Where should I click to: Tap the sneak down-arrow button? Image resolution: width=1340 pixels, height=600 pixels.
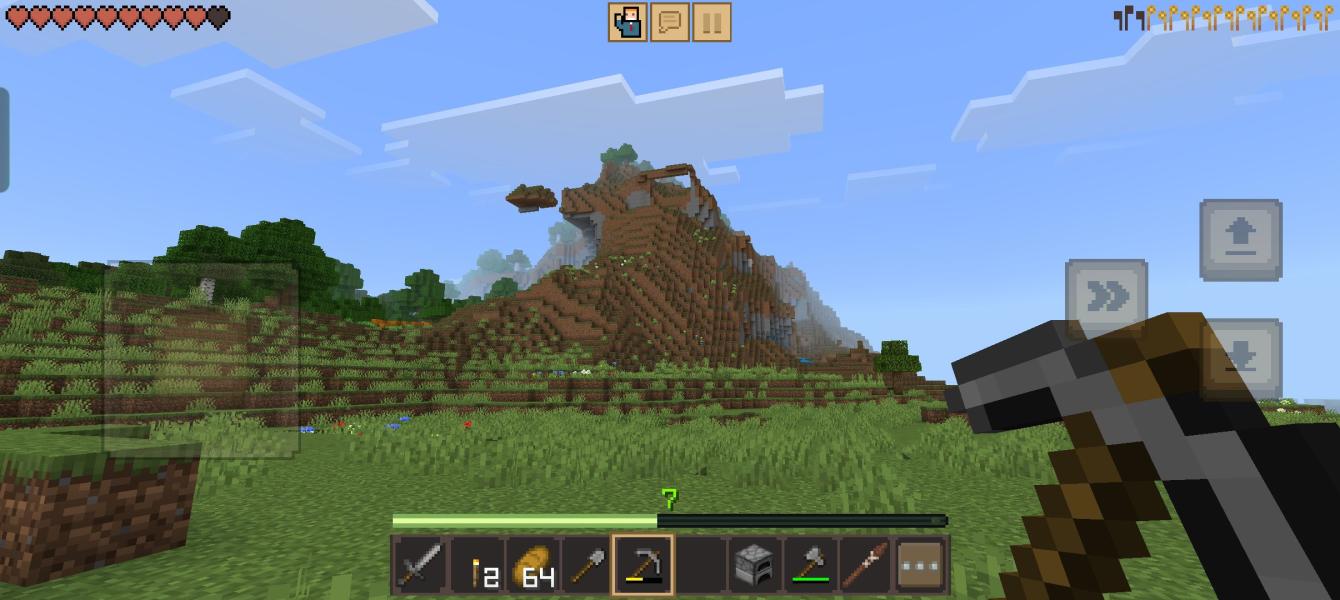(1241, 356)
